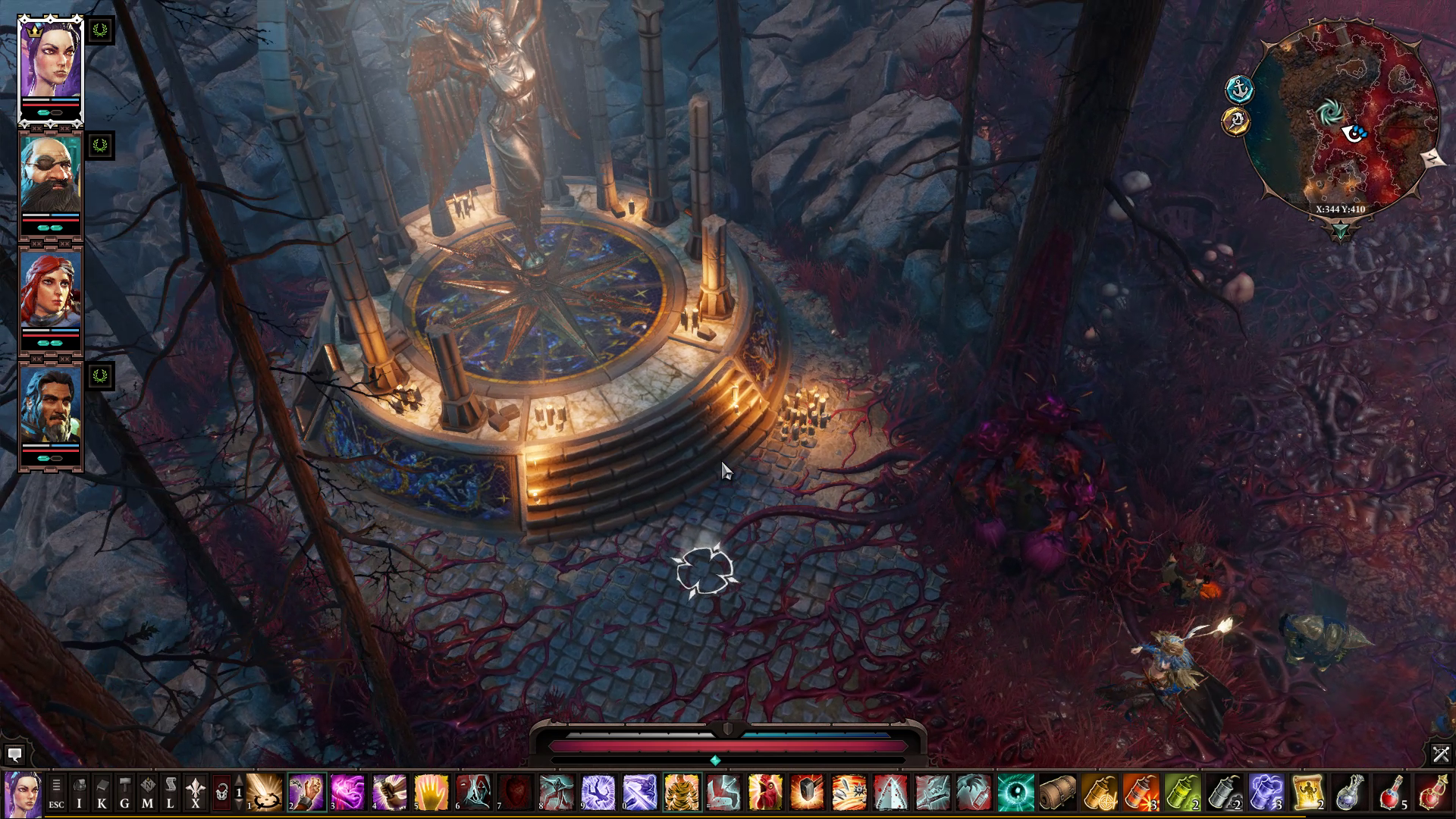The width and height of the screenshot is (1456, 819).
Task: Open the chat log speech bubble
Action: click(14, 755)
